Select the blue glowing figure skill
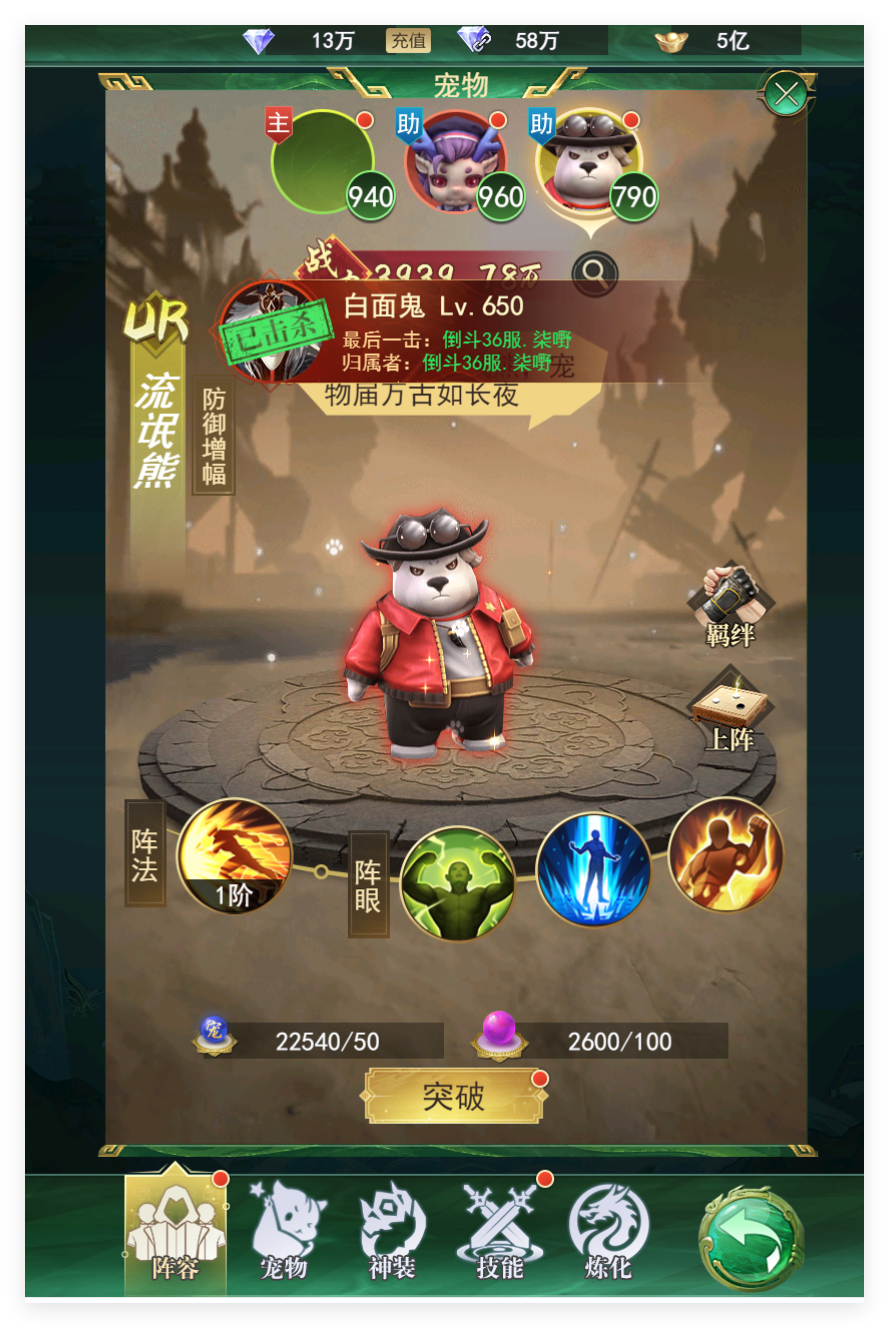This screenshot has width=889, height=1328. coord(593,869)
